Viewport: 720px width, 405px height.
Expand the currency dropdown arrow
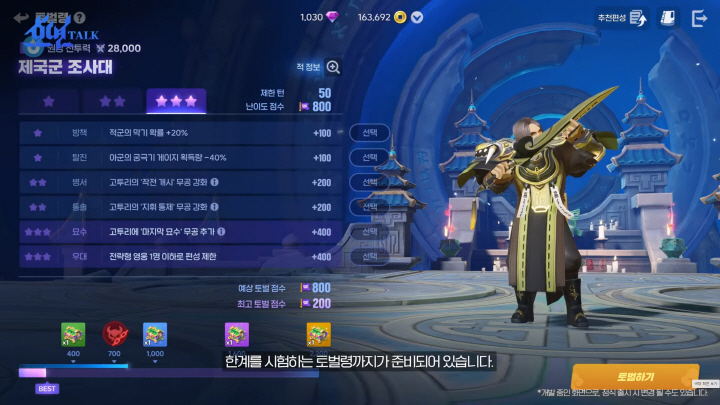(x=417, y=17)
